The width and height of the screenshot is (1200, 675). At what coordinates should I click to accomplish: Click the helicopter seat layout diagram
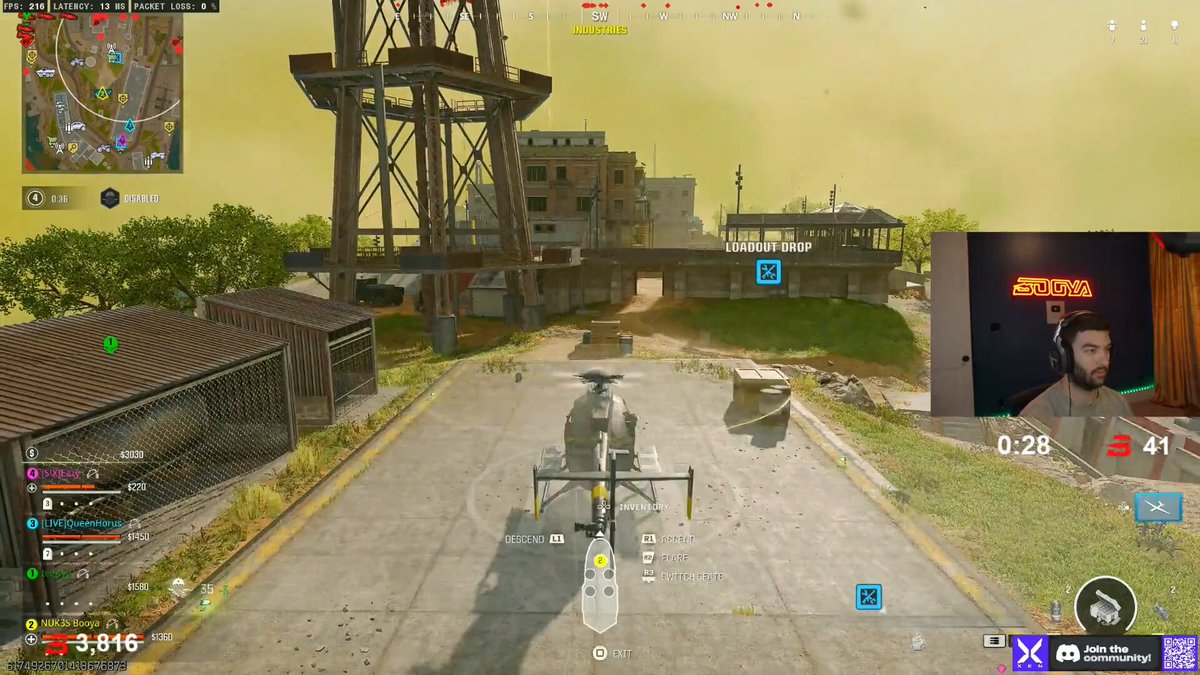point(600,590)
